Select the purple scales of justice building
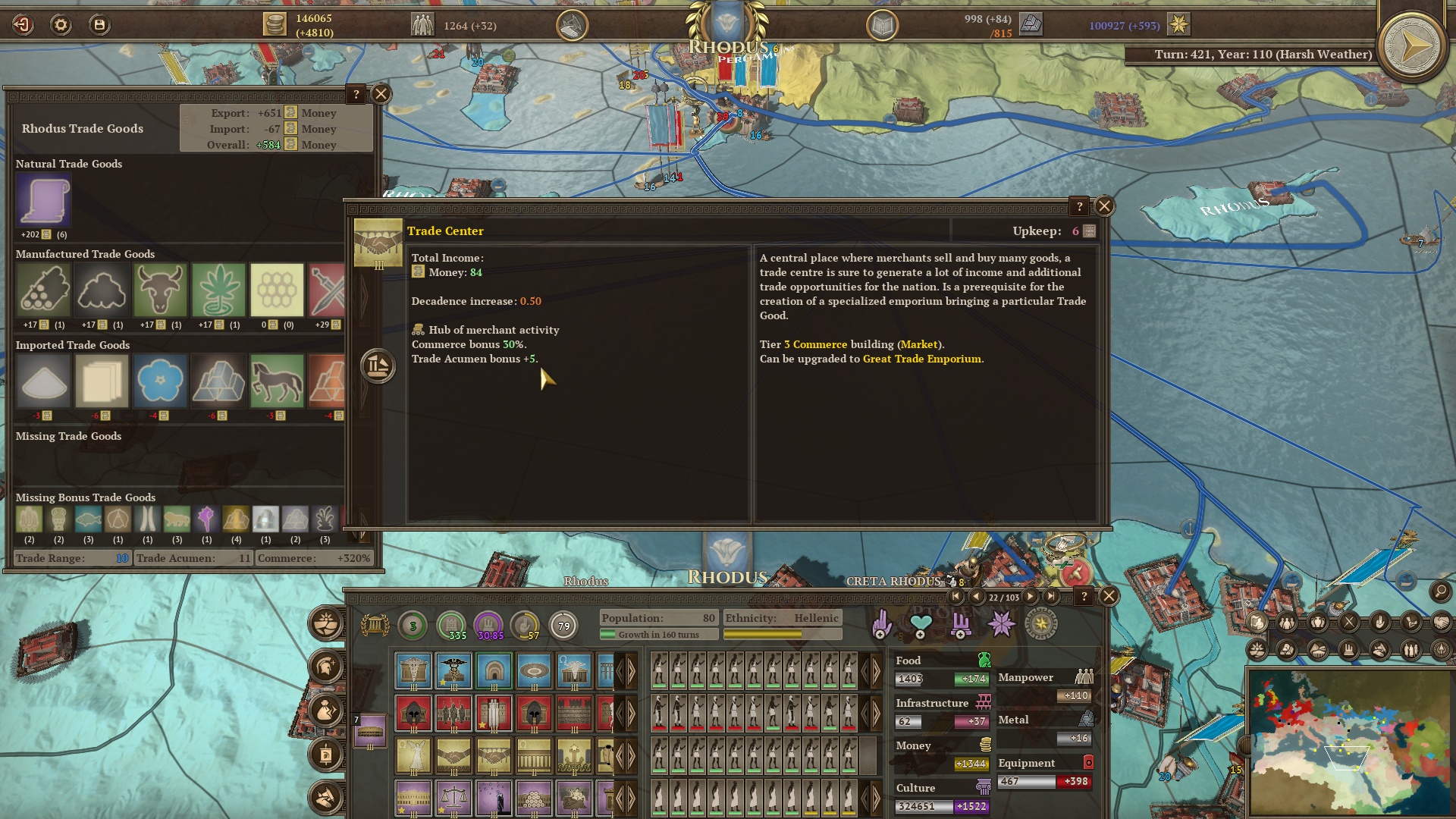The image size is (1456, 819). [x=453, y=797]
